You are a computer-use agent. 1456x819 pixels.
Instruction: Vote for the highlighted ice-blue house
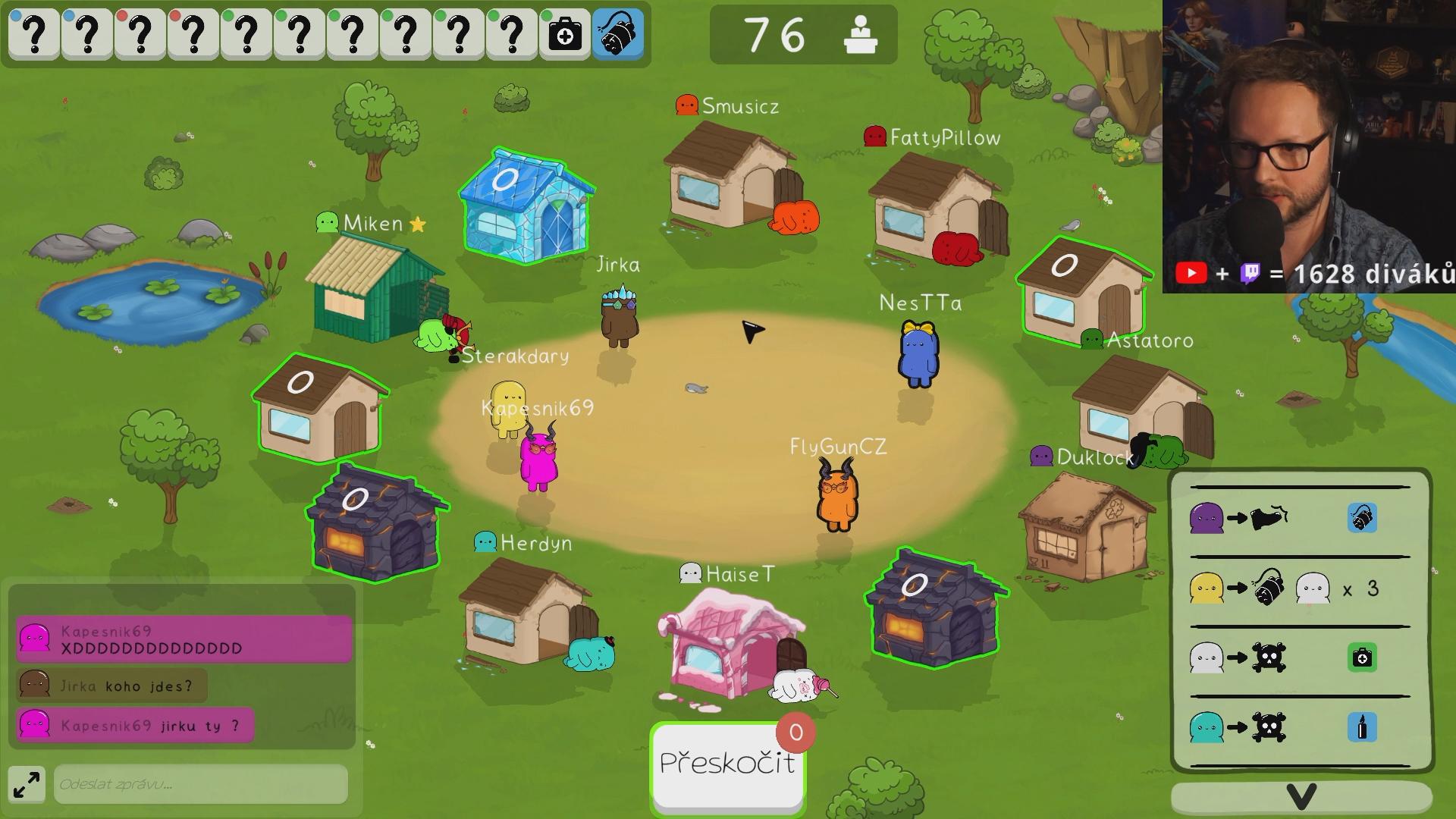pyautogui.click(x=526, y=206)
